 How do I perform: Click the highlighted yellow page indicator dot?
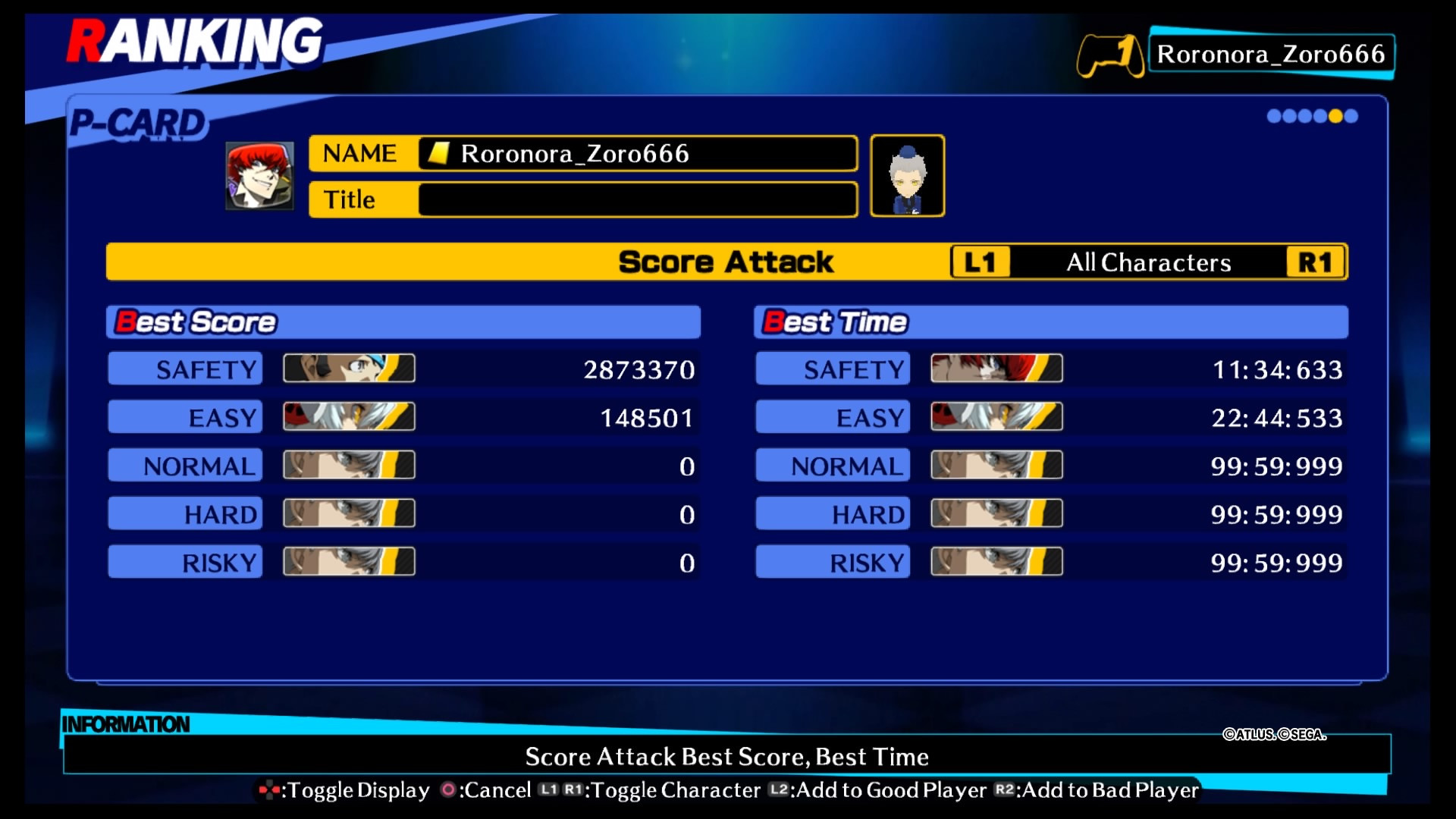(1335, 116)
